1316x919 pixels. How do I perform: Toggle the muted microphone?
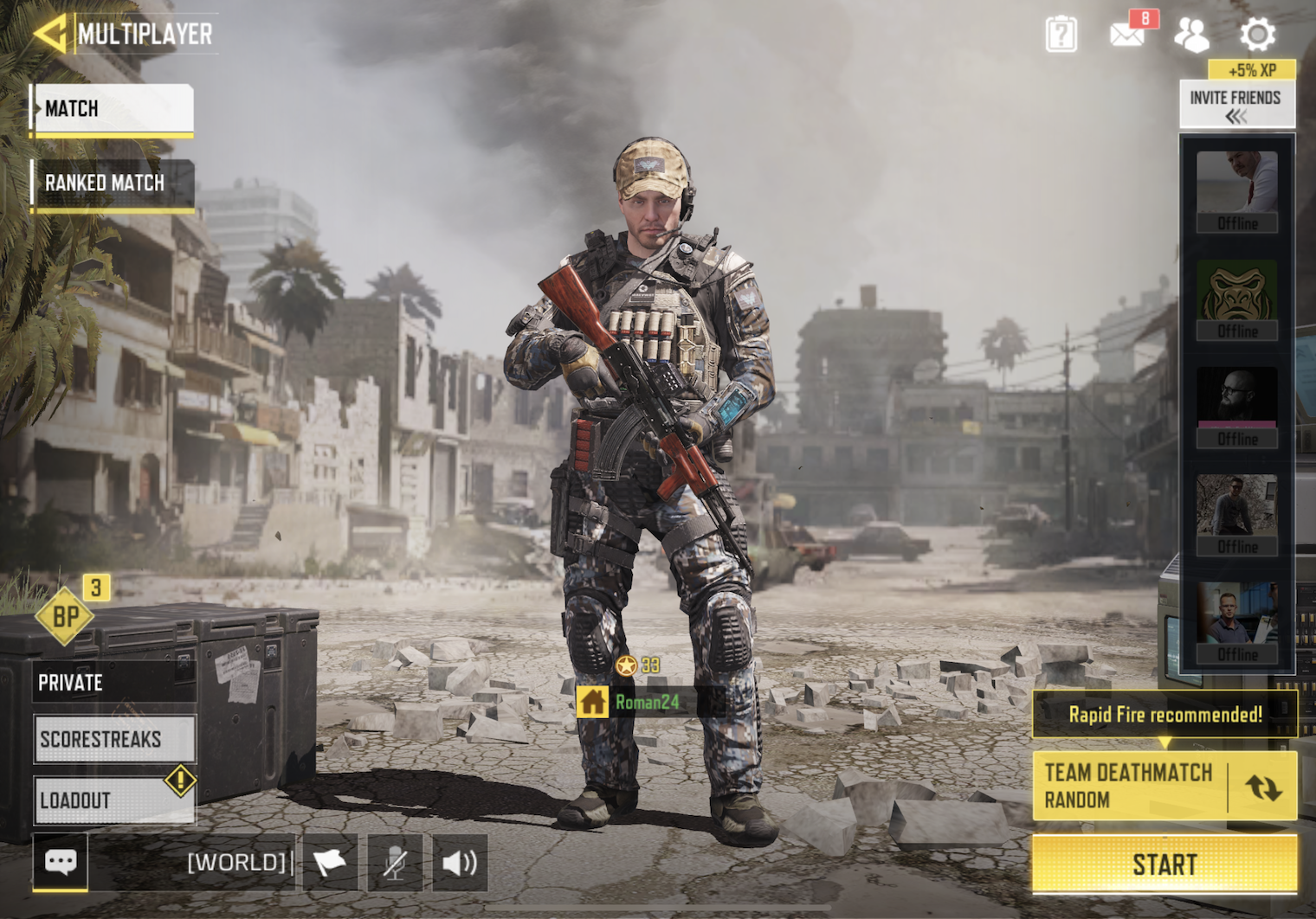pyautogui.click(x=395, y=862)
